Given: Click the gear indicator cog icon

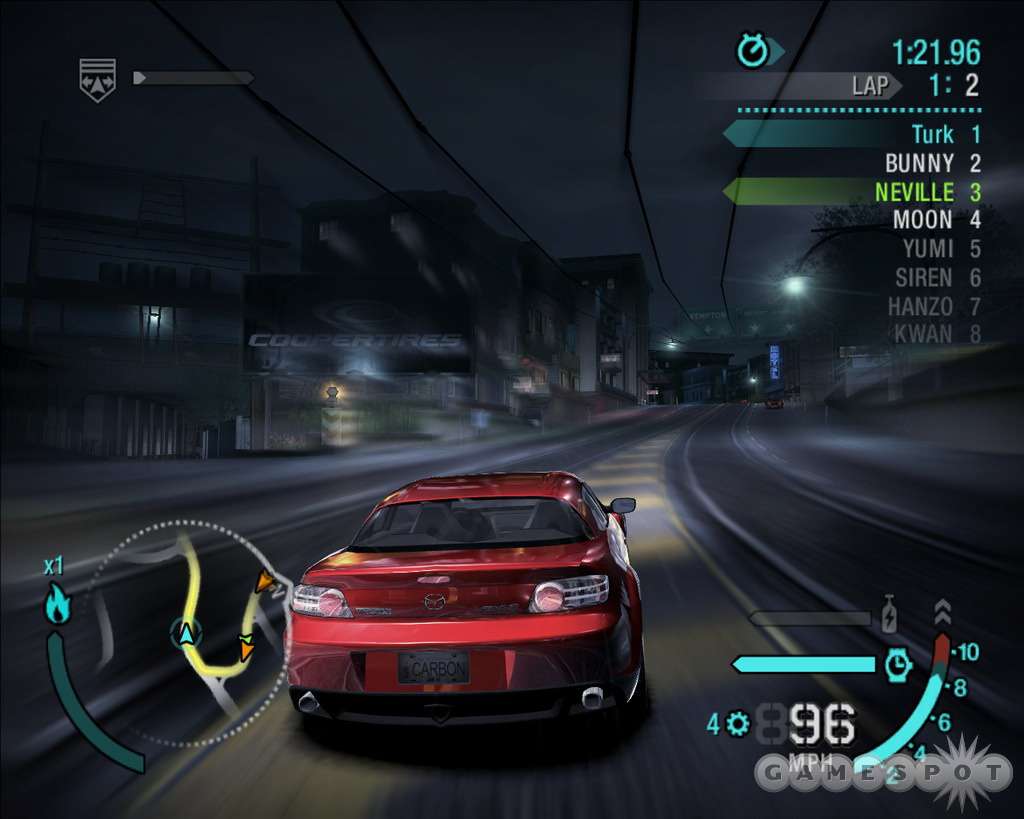Looking at the screenshot, I should (738, 723).
